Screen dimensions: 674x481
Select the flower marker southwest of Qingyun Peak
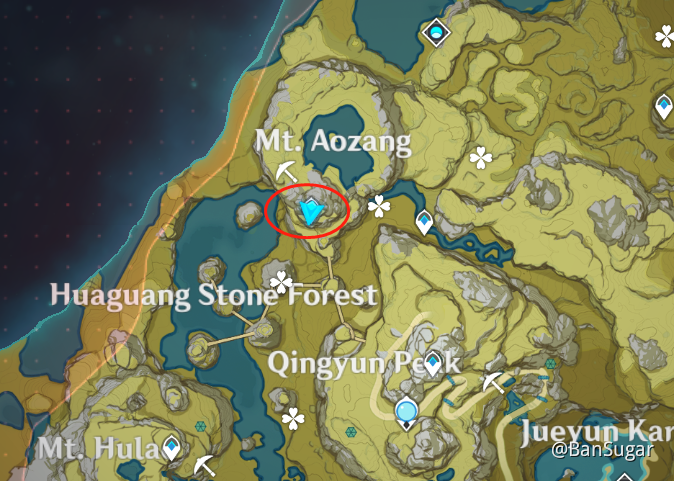point(292,418)
